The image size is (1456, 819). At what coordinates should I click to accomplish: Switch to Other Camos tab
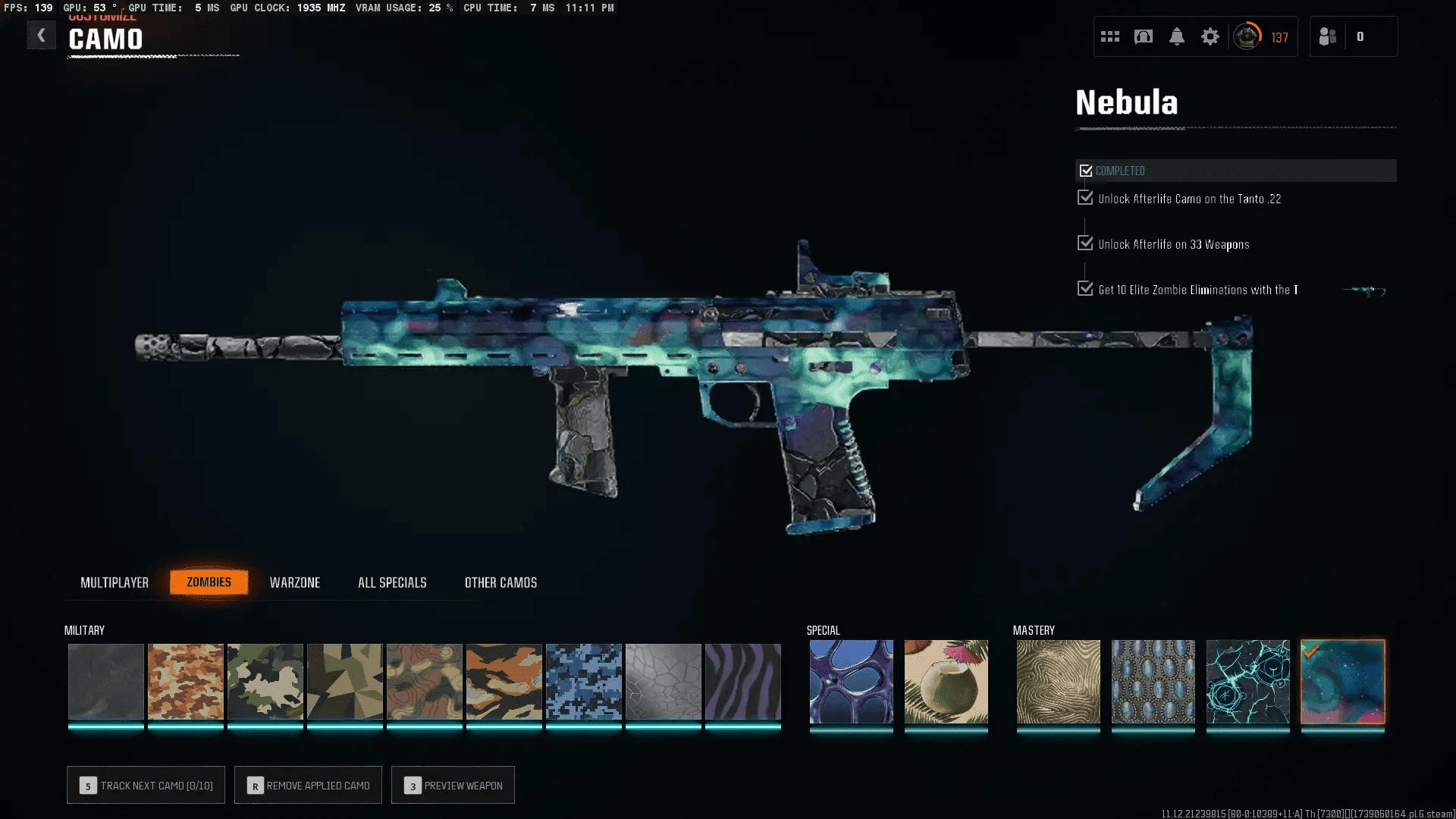tap(500, 582)
